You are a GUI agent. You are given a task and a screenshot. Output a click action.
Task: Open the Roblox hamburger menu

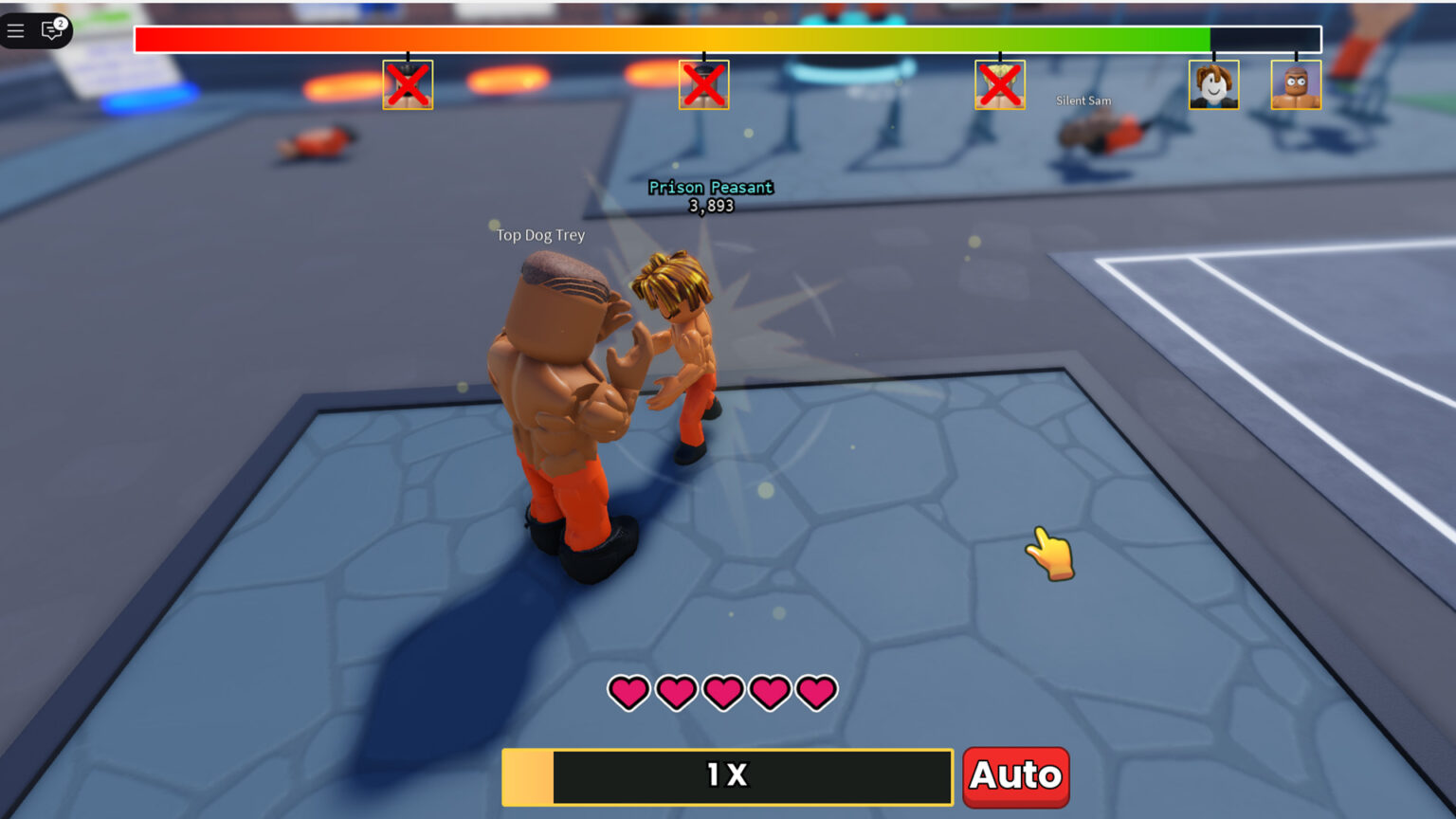(15, 29)
